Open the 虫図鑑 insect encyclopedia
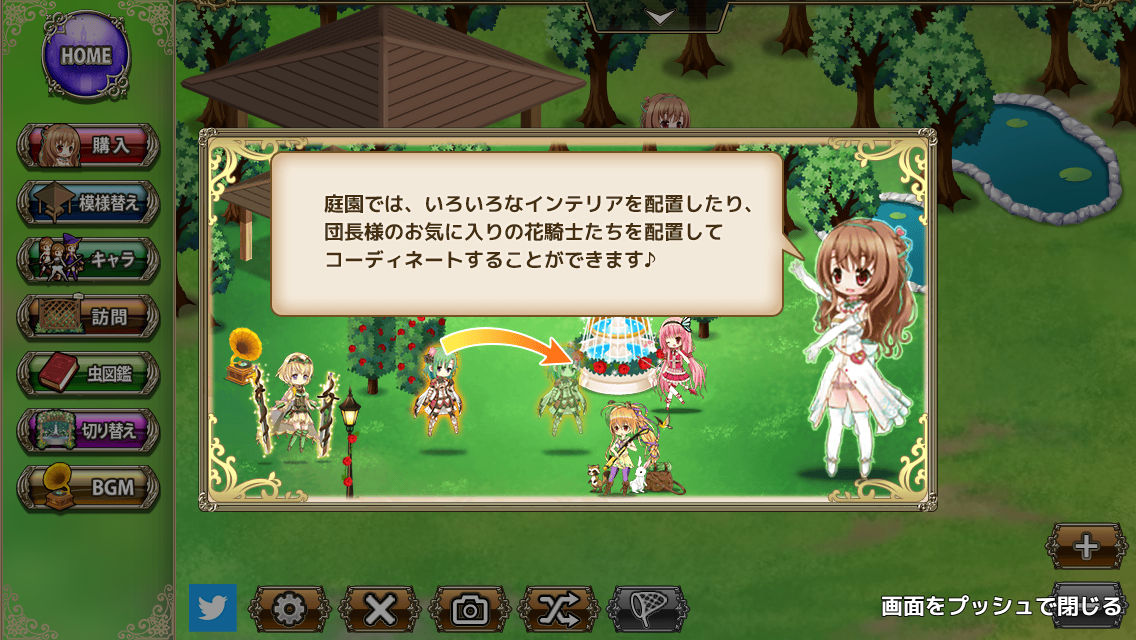 pos(88,374)
